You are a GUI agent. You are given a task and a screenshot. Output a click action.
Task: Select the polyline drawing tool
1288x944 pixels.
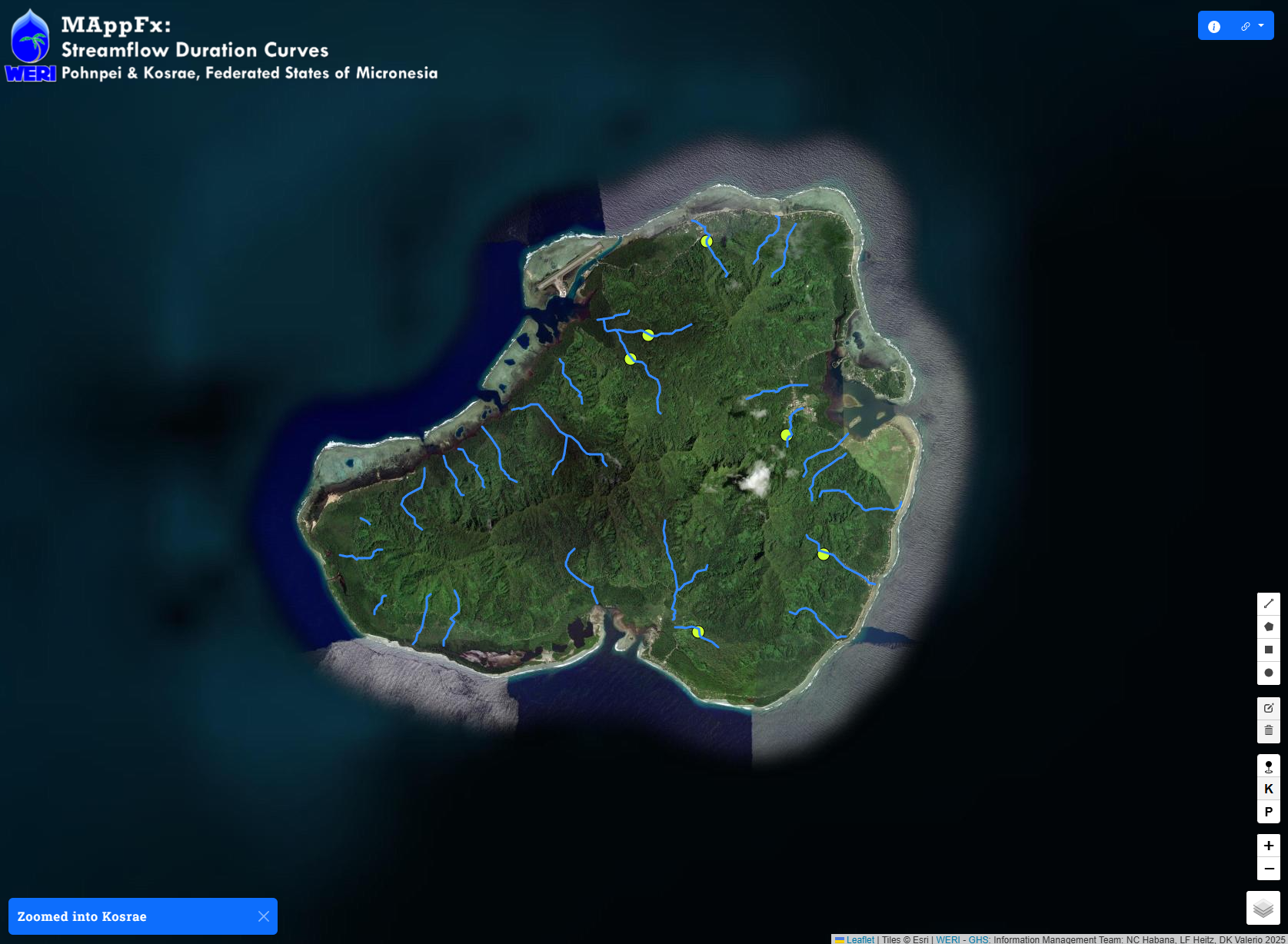1268,603
